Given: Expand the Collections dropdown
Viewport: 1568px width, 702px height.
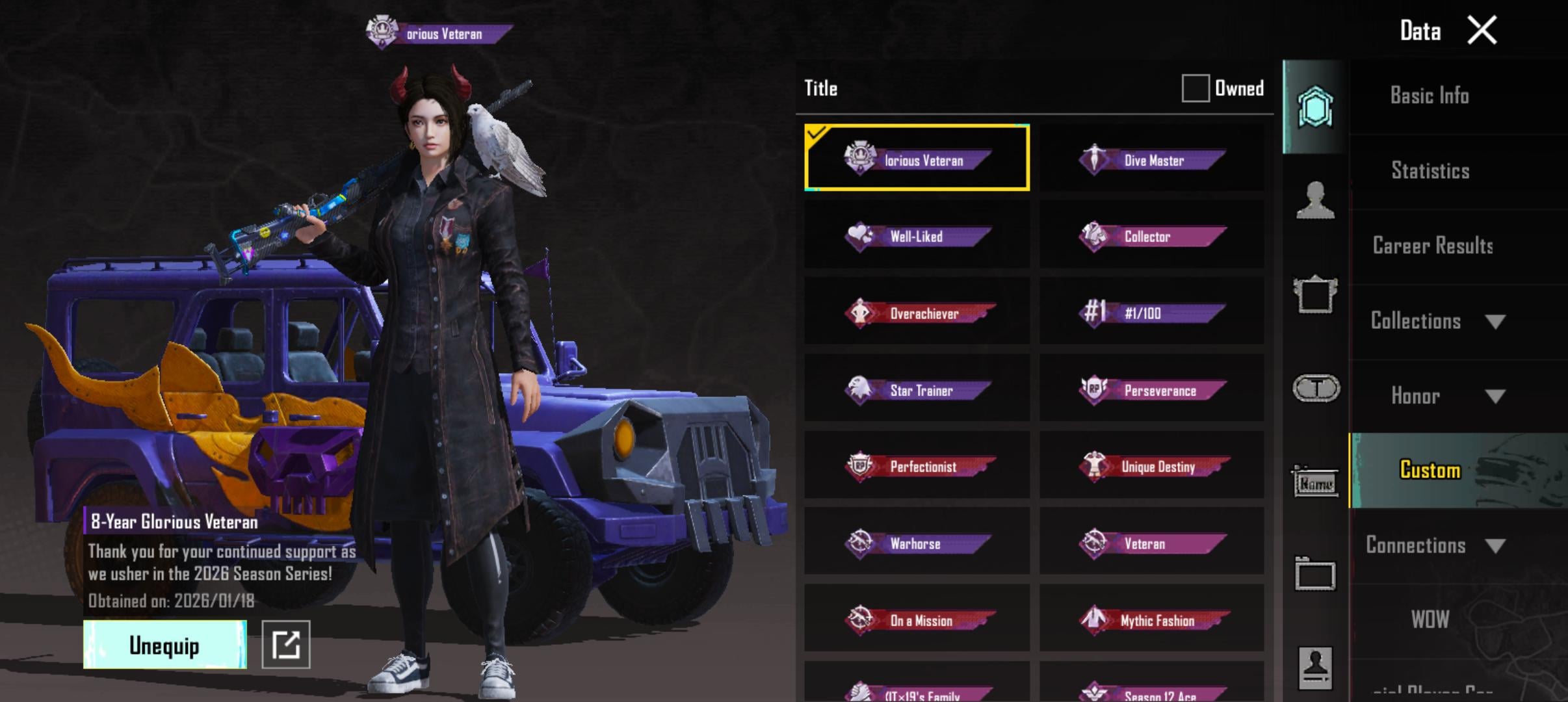Looking at the screenshot, I should (x=1437, y=321).
